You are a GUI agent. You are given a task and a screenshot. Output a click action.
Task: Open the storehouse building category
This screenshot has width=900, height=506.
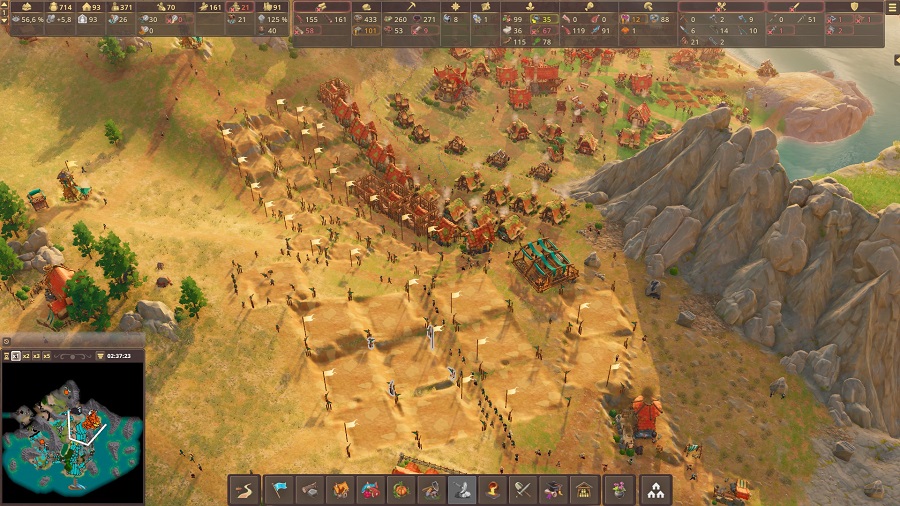(583, 490)
